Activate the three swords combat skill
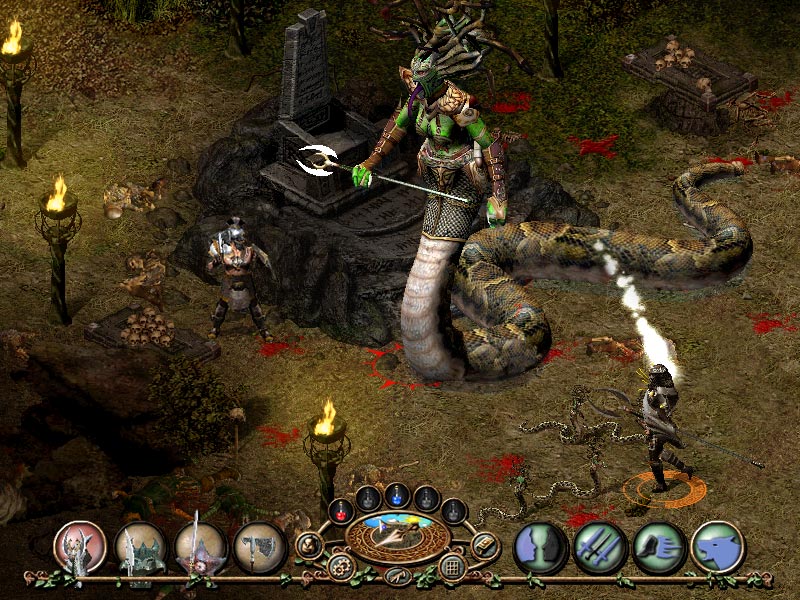Screen dimensions: 800x600 [x=600, y=547]
